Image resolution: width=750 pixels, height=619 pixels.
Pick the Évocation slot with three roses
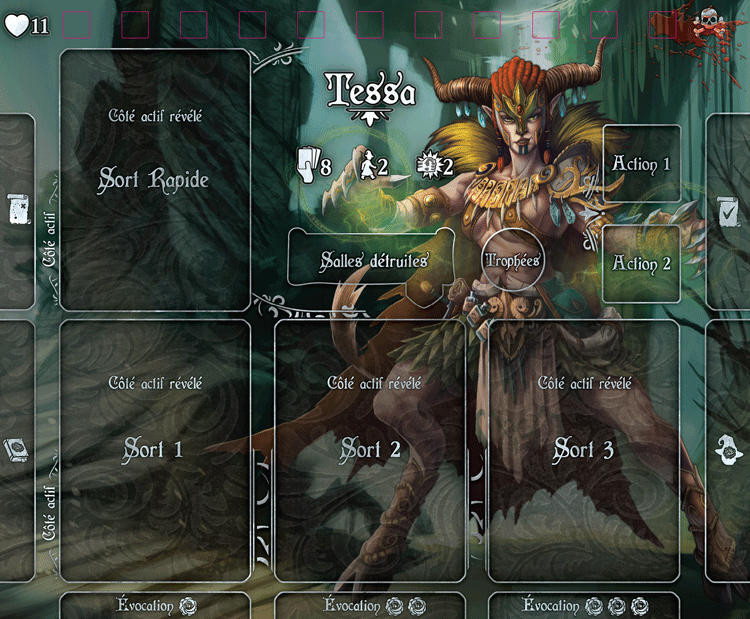point(584,606)
